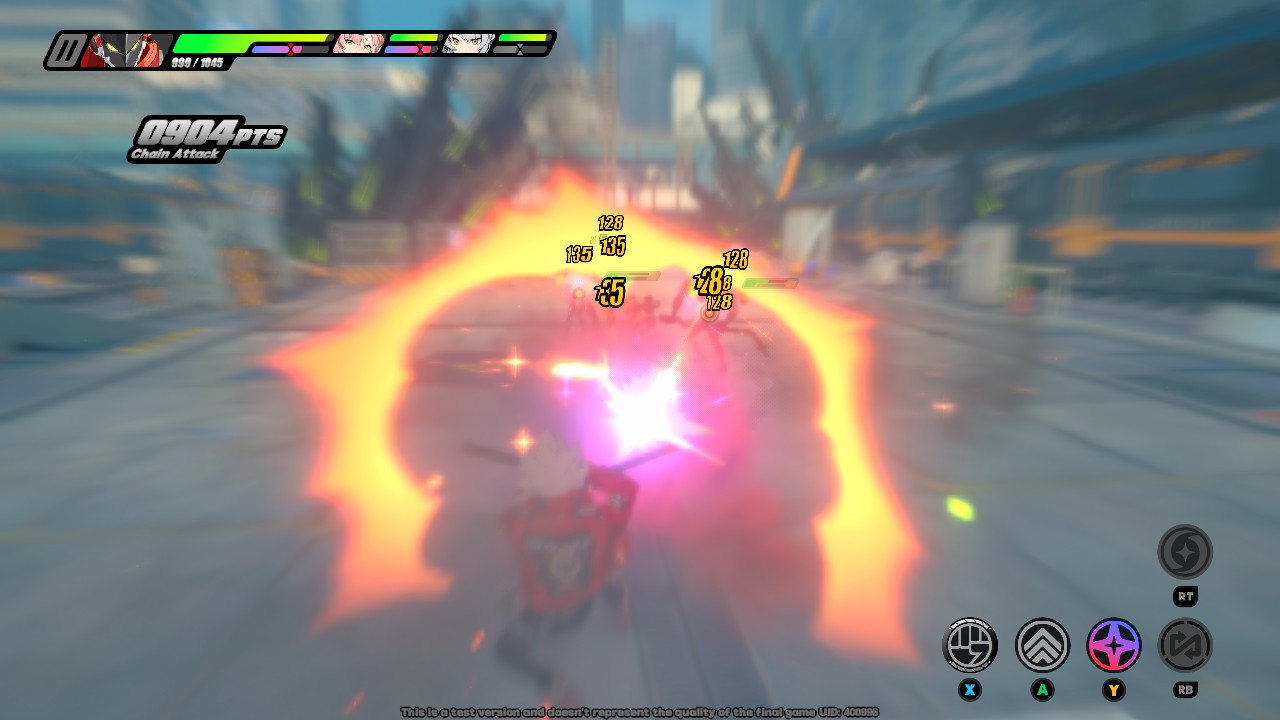Switch to the silver-haired character portrait
Image resolution: width=1280 pixels, height=720 pixels.
point(469,44)
